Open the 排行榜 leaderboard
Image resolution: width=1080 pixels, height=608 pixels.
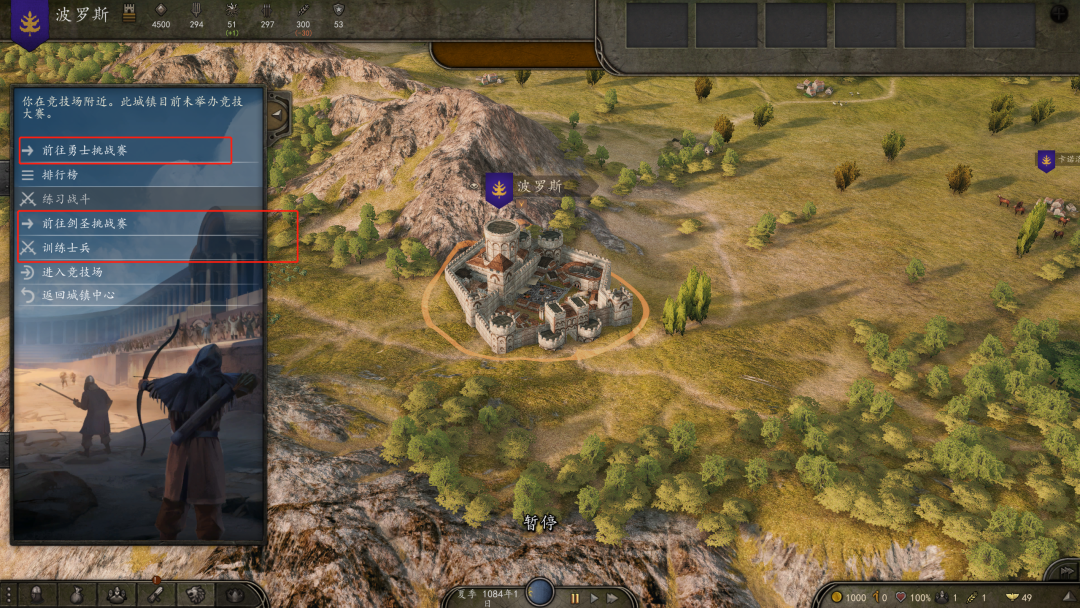[x=60, y=175]
